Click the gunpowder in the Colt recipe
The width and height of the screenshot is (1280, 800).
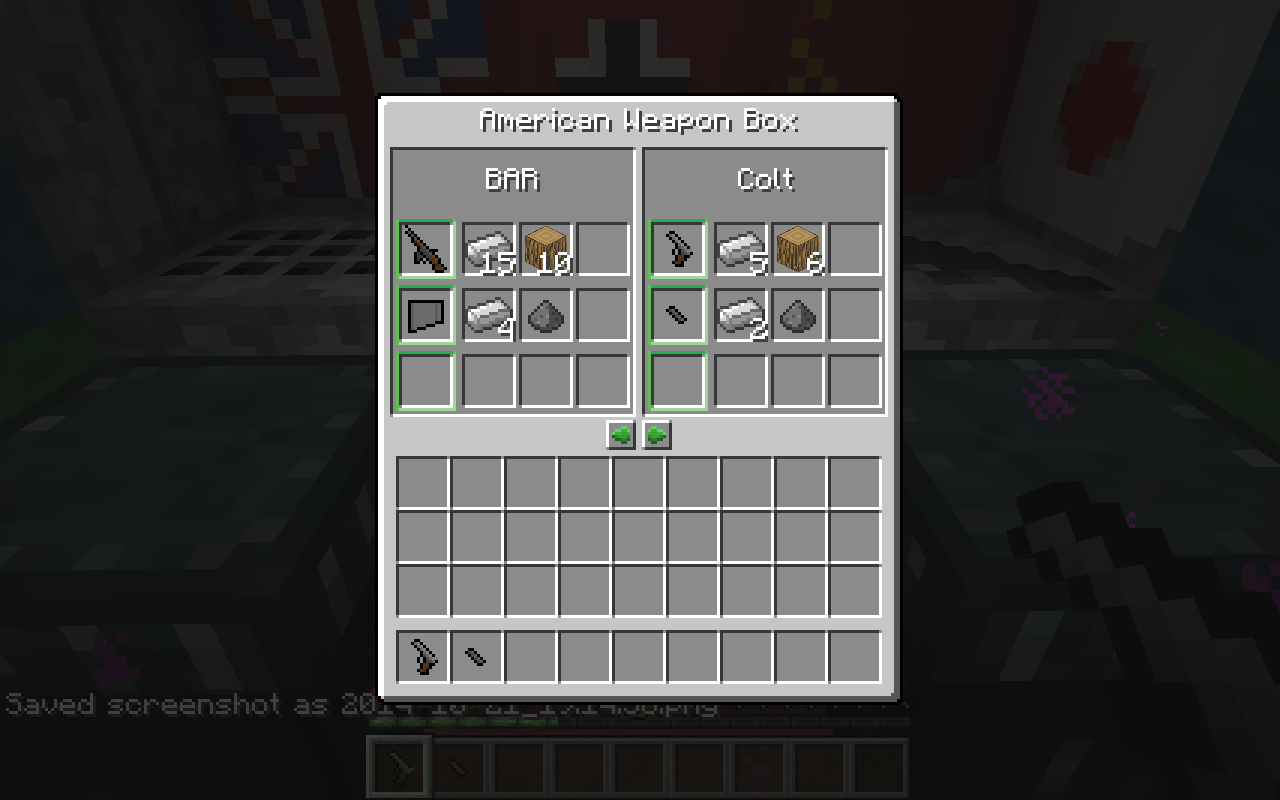(x=799, y=316)
